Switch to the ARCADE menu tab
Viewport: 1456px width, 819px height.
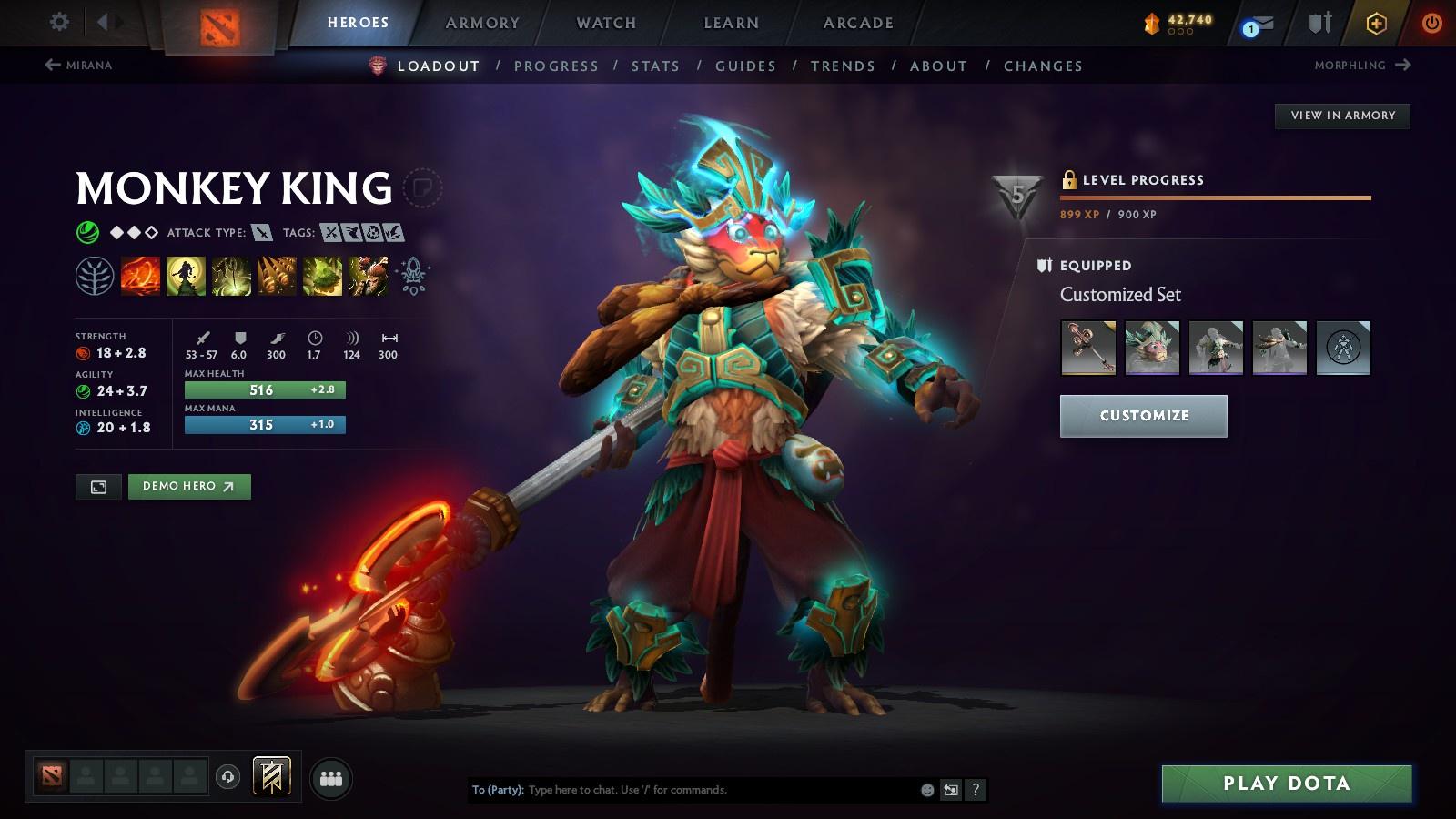[x=855, y=23]
